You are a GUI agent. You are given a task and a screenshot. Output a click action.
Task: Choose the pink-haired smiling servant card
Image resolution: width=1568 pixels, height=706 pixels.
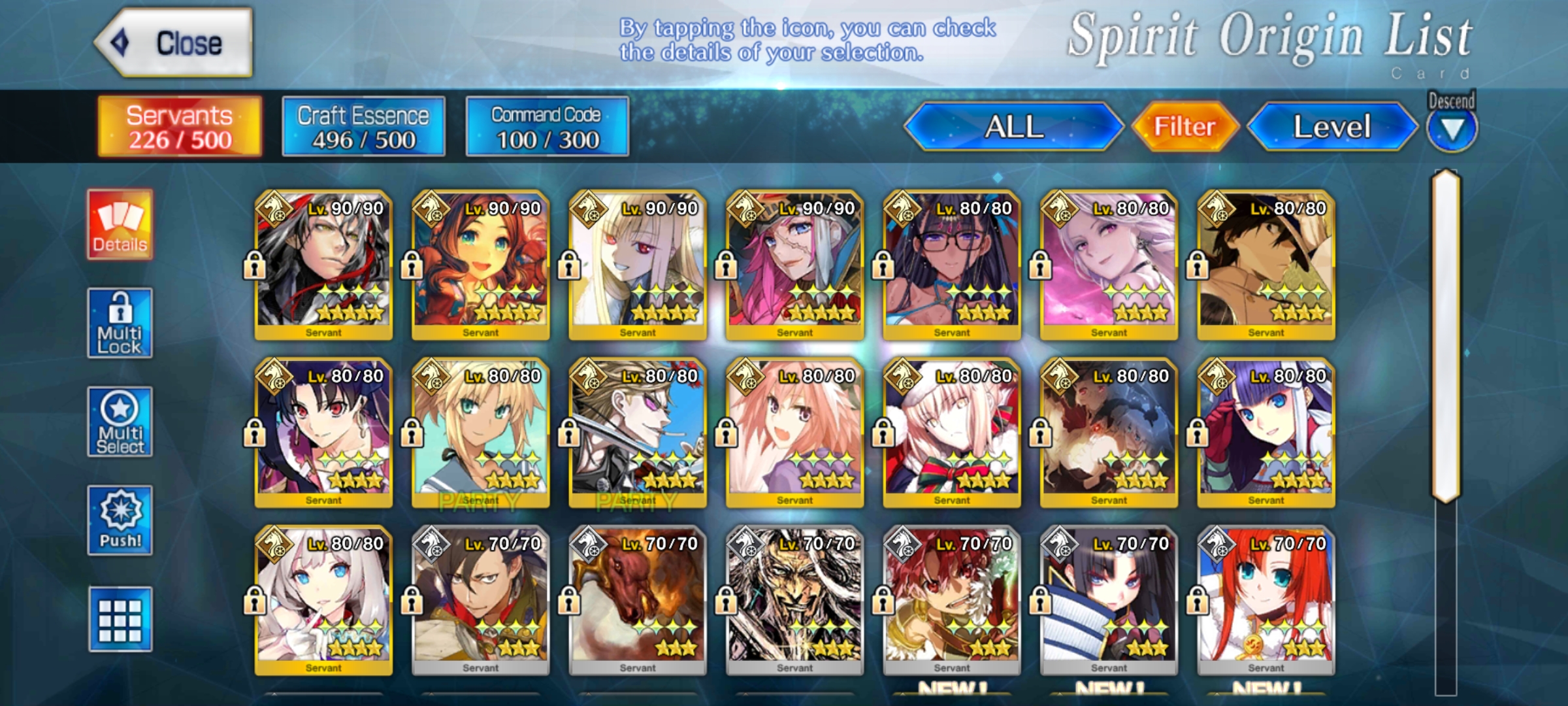[794, 433]
